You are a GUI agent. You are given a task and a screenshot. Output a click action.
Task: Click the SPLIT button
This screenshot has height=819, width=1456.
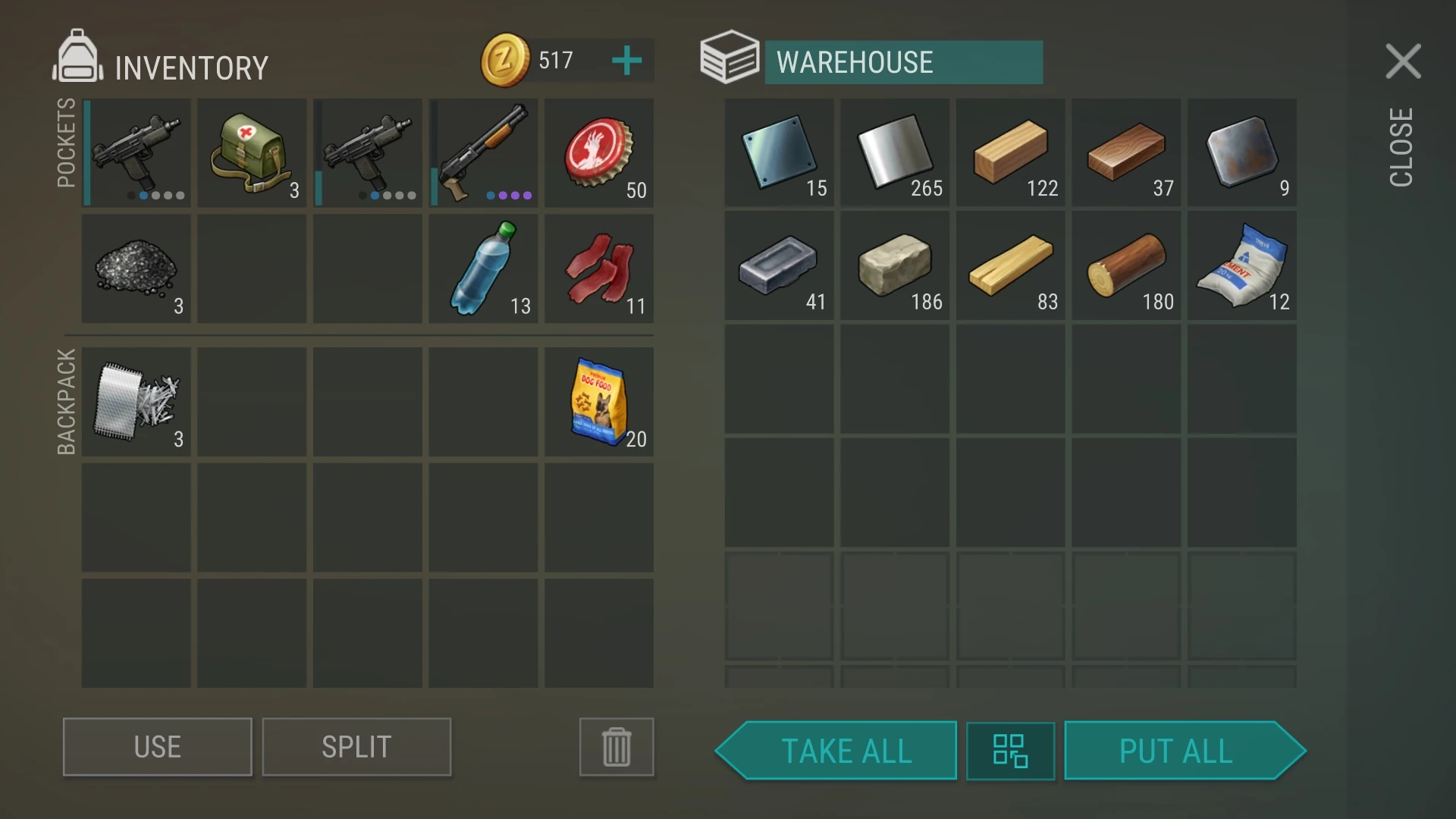[356, 747]
